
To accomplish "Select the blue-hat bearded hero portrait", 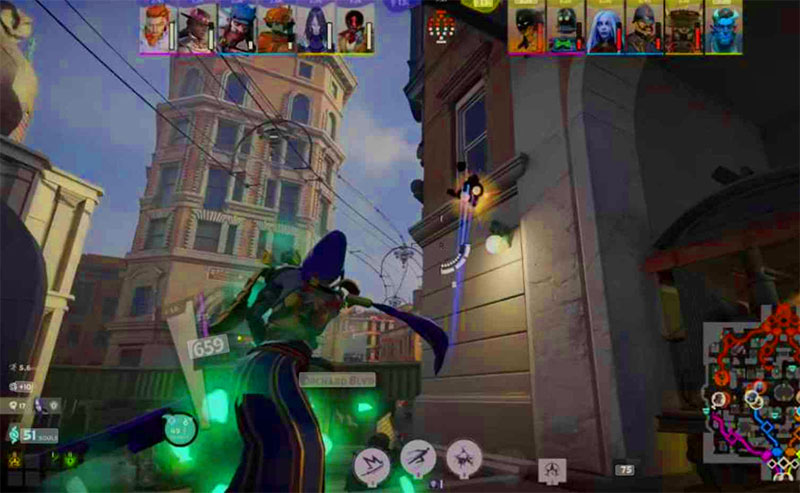I will [236, 28].
